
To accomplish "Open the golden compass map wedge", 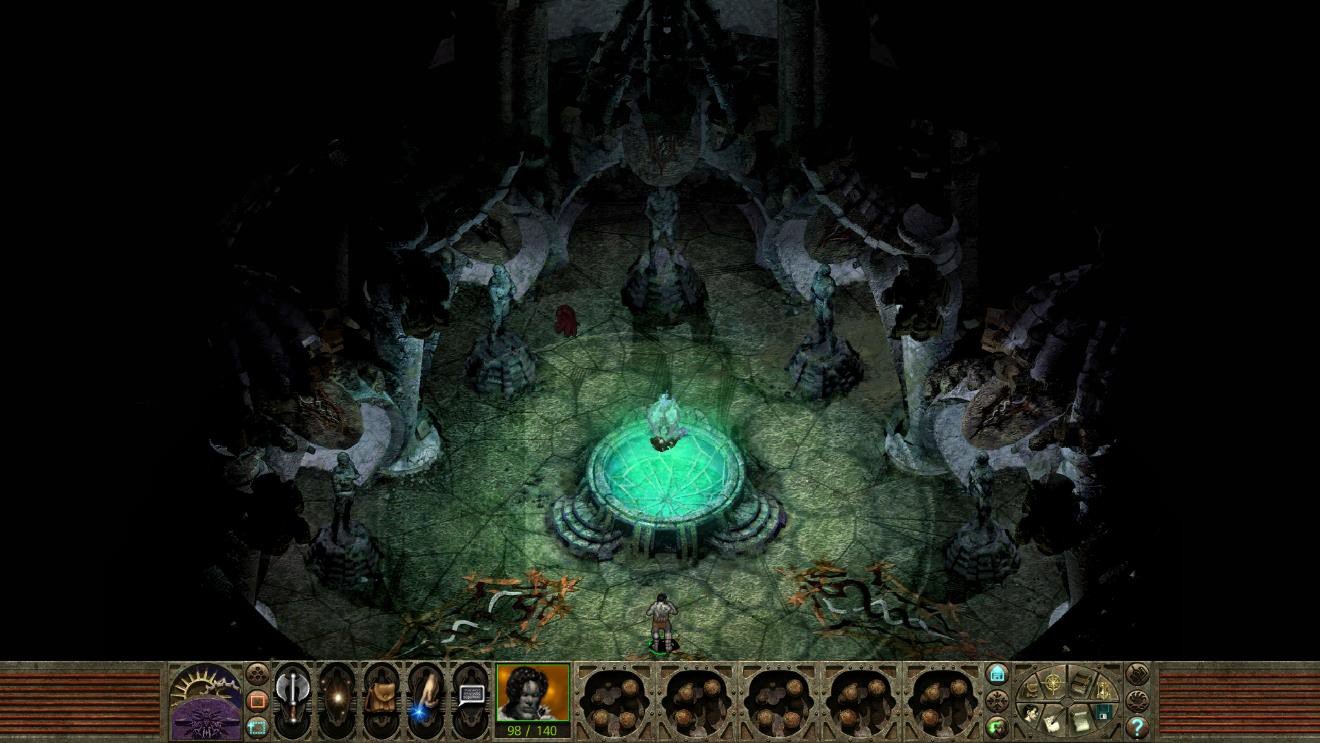I will pos(1055,684).
